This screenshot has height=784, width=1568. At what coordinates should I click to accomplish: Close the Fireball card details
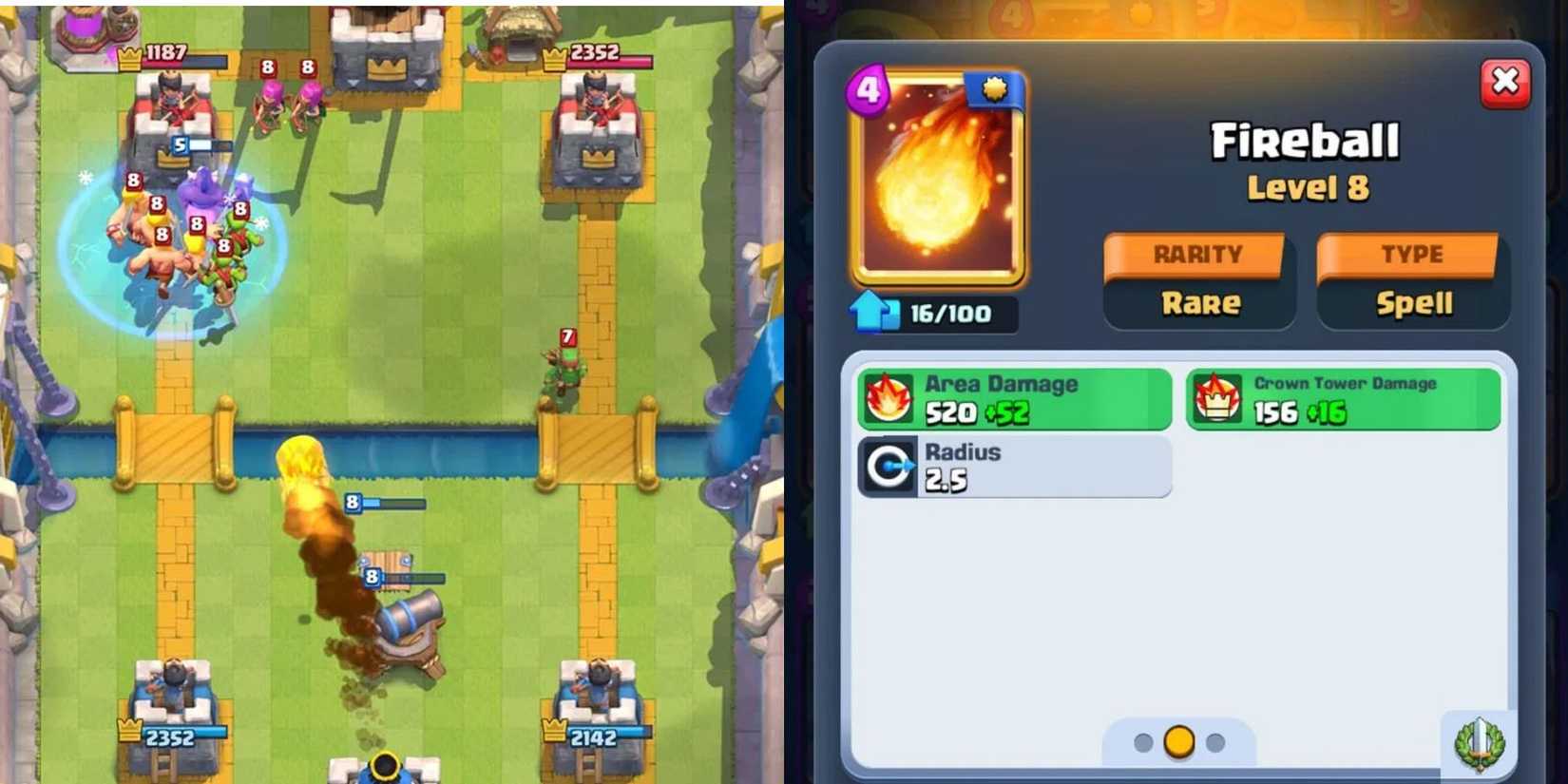click(1506, 82)
